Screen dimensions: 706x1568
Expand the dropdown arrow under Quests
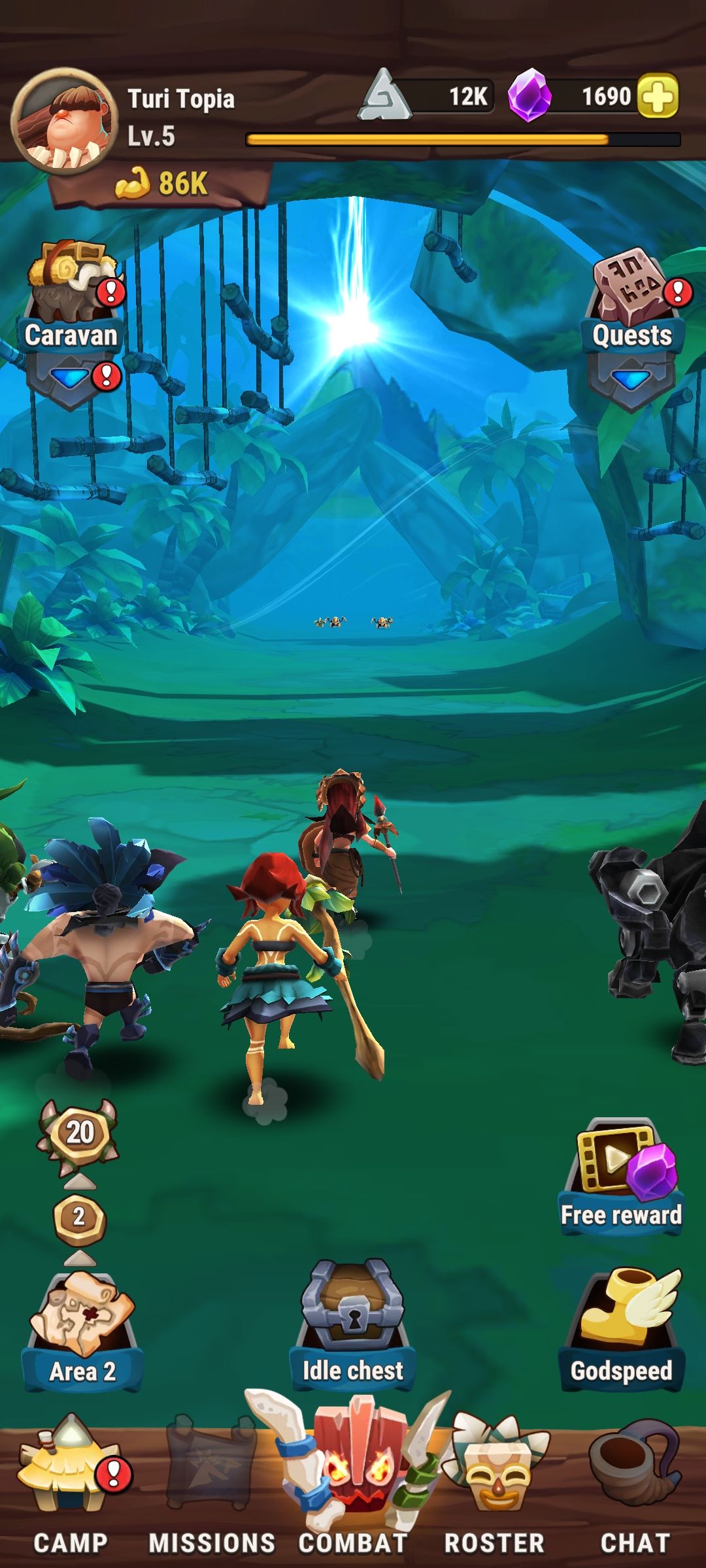631,380
